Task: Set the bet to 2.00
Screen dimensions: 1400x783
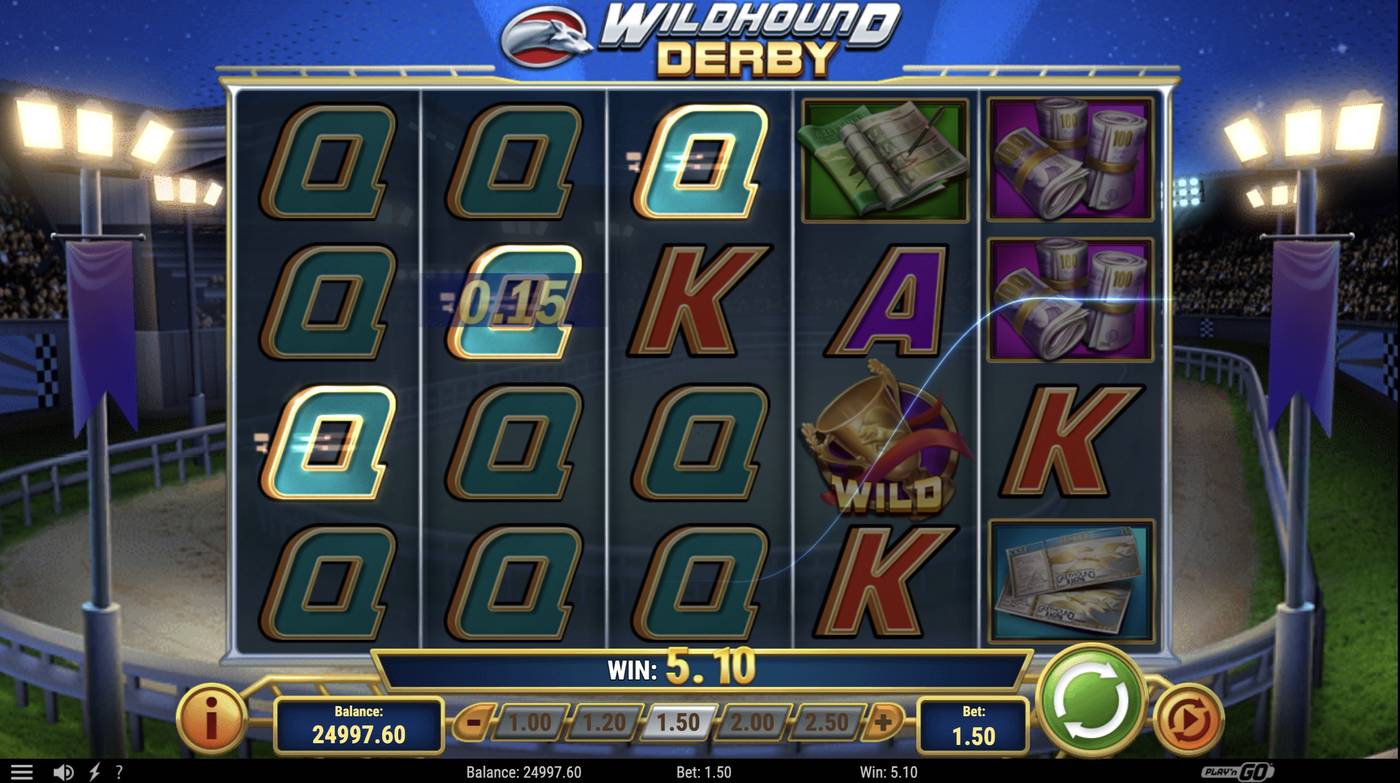Action: pos(753,722)
